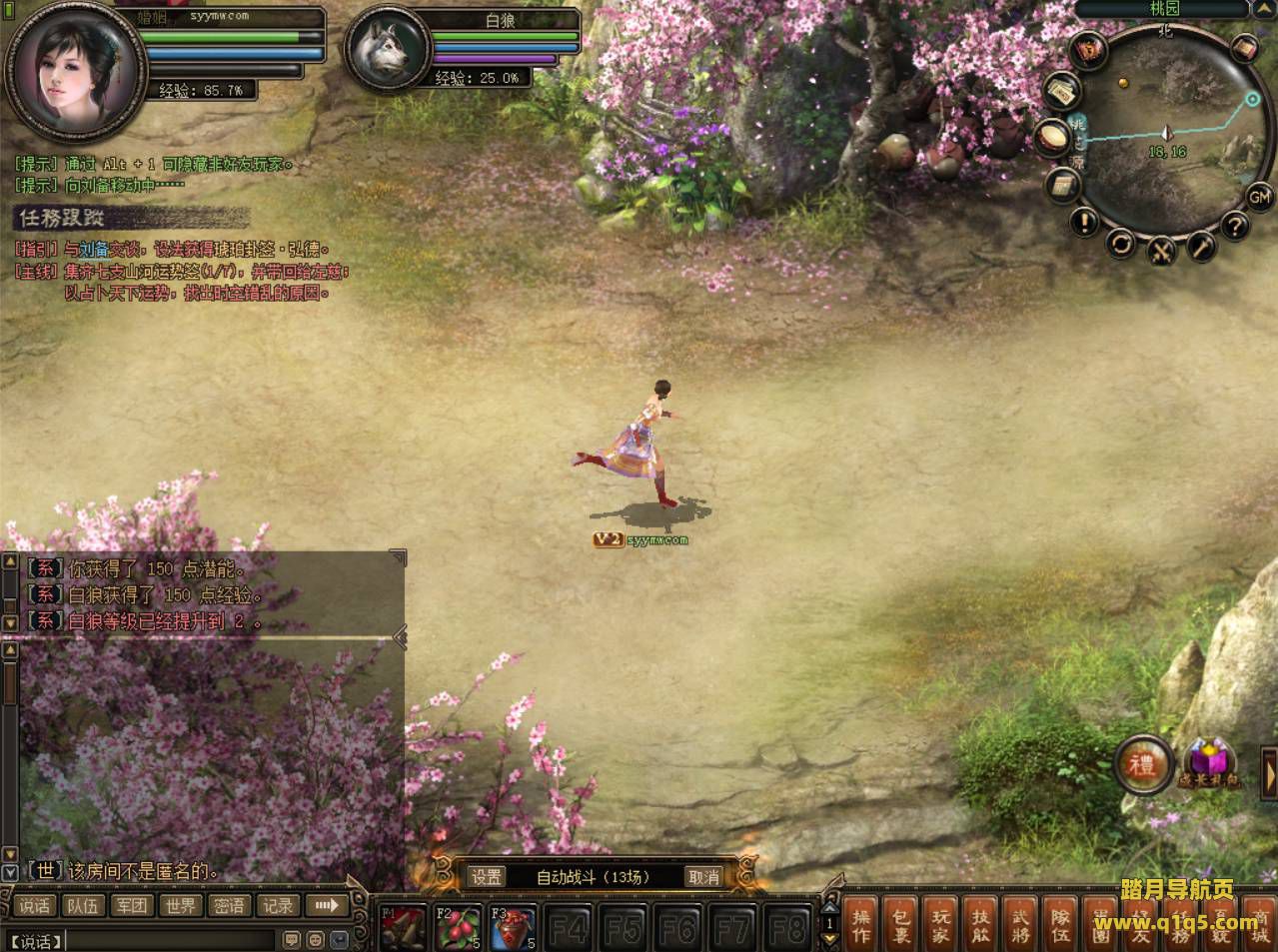
Task: Click the chat text input field
Action: point(170,940)
